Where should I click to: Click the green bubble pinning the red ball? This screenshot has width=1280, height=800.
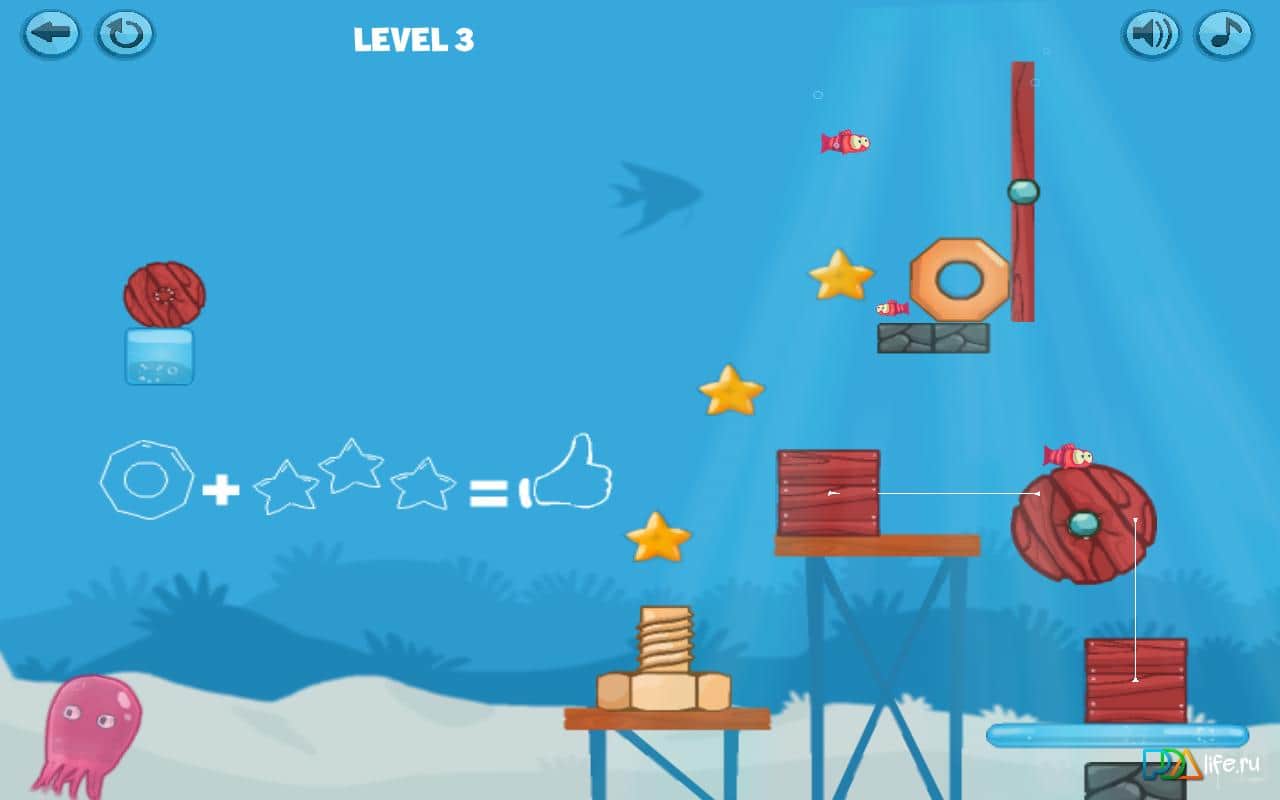1083,524
